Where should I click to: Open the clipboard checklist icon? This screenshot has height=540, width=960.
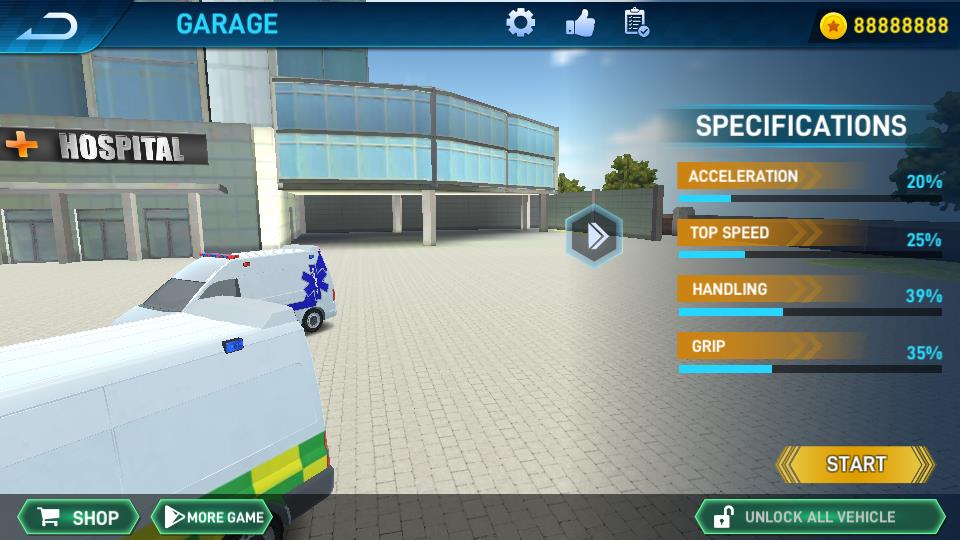click(x=636, y=23)
